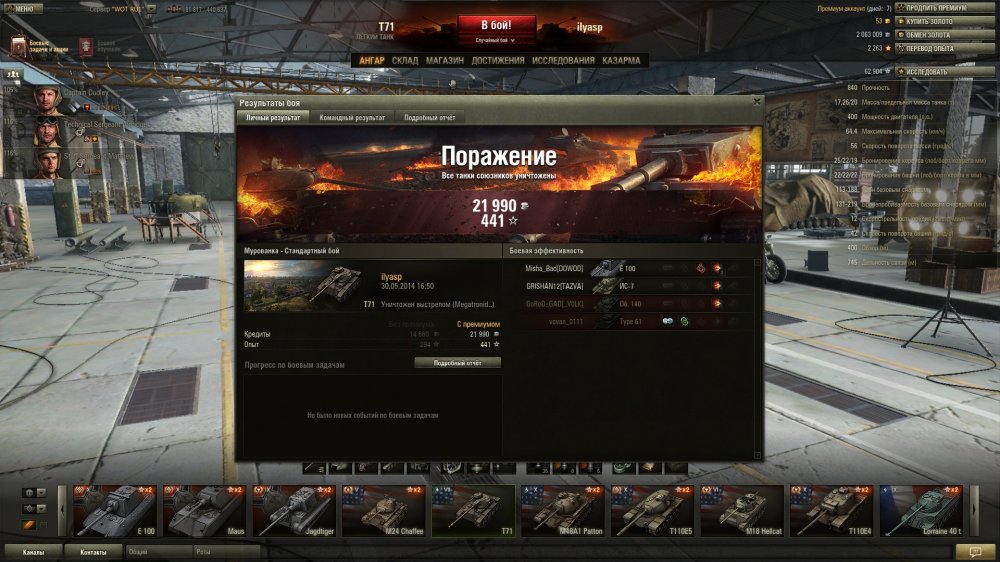Choose the Jagdtiger tank in the carousel

pos(293,511)
